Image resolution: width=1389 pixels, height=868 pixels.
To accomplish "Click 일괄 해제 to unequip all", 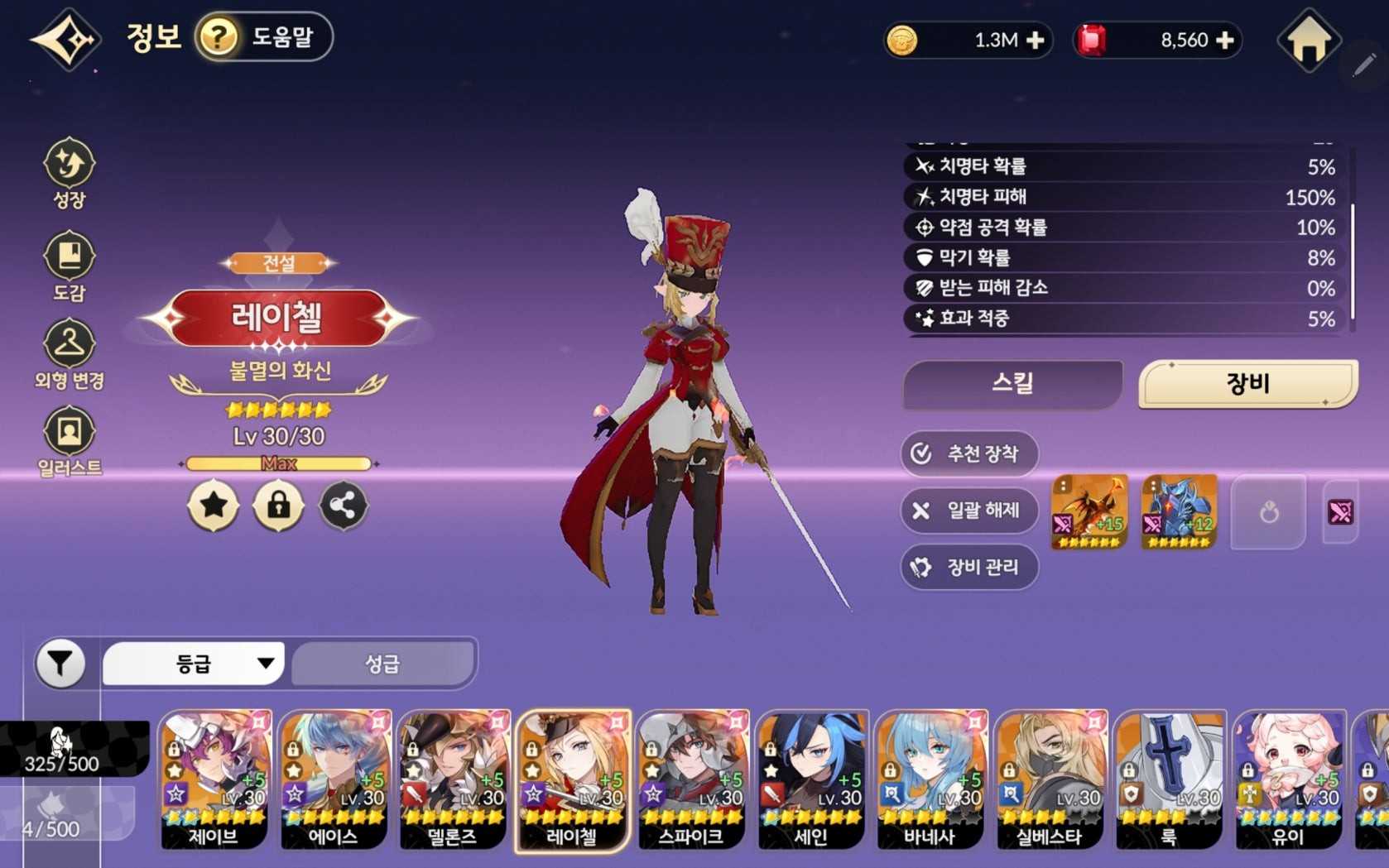I will pos(968,511).
